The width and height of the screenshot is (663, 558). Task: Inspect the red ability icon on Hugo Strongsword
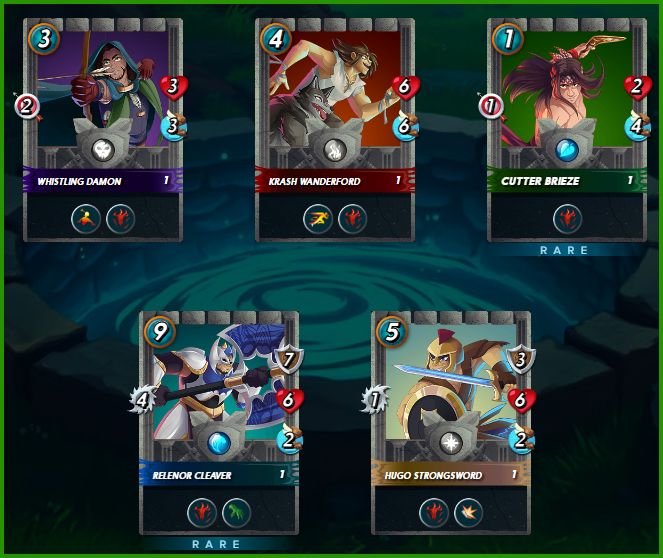(x=434, y=511)
